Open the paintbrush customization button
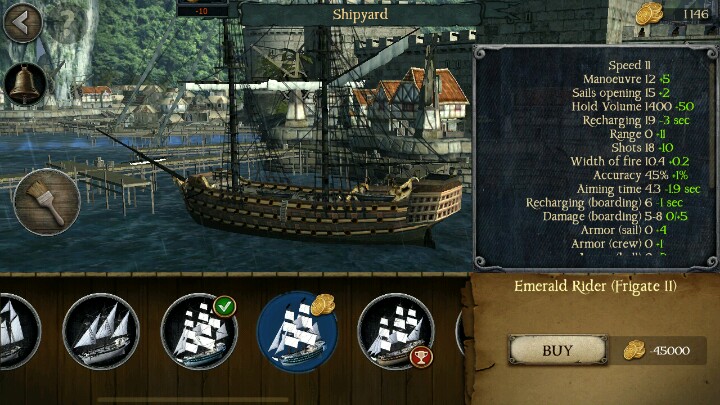The height and width of the screenshot is (405, 720). [x=46, y=201]
